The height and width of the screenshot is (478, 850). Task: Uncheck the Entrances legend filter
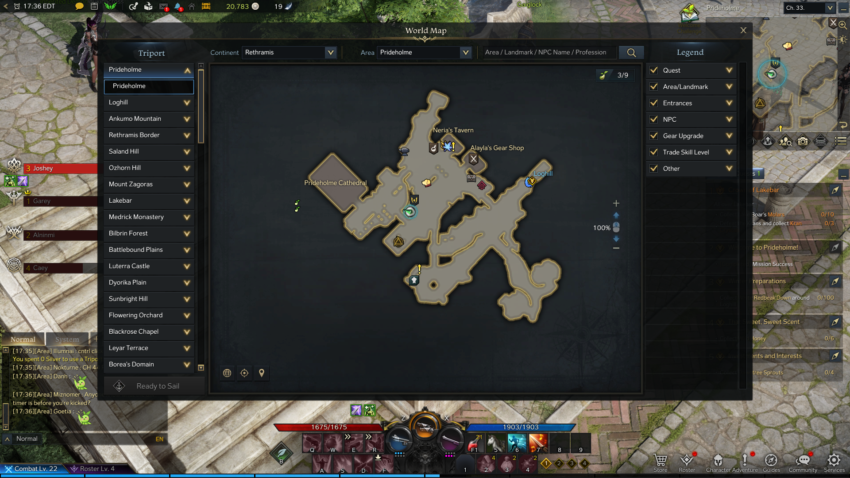tap(654, 103)
